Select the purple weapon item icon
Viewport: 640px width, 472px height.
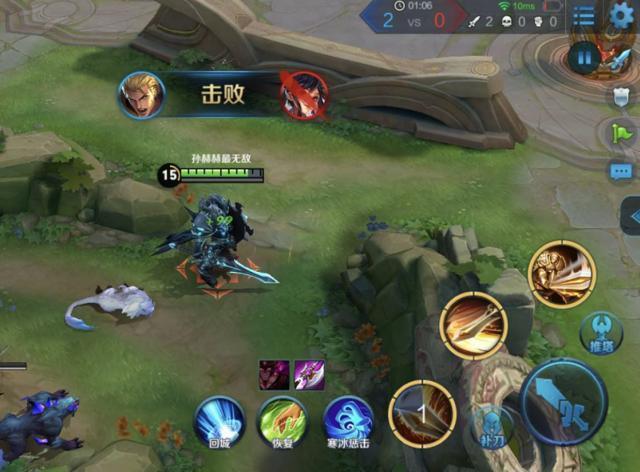(x=308, y=375)
